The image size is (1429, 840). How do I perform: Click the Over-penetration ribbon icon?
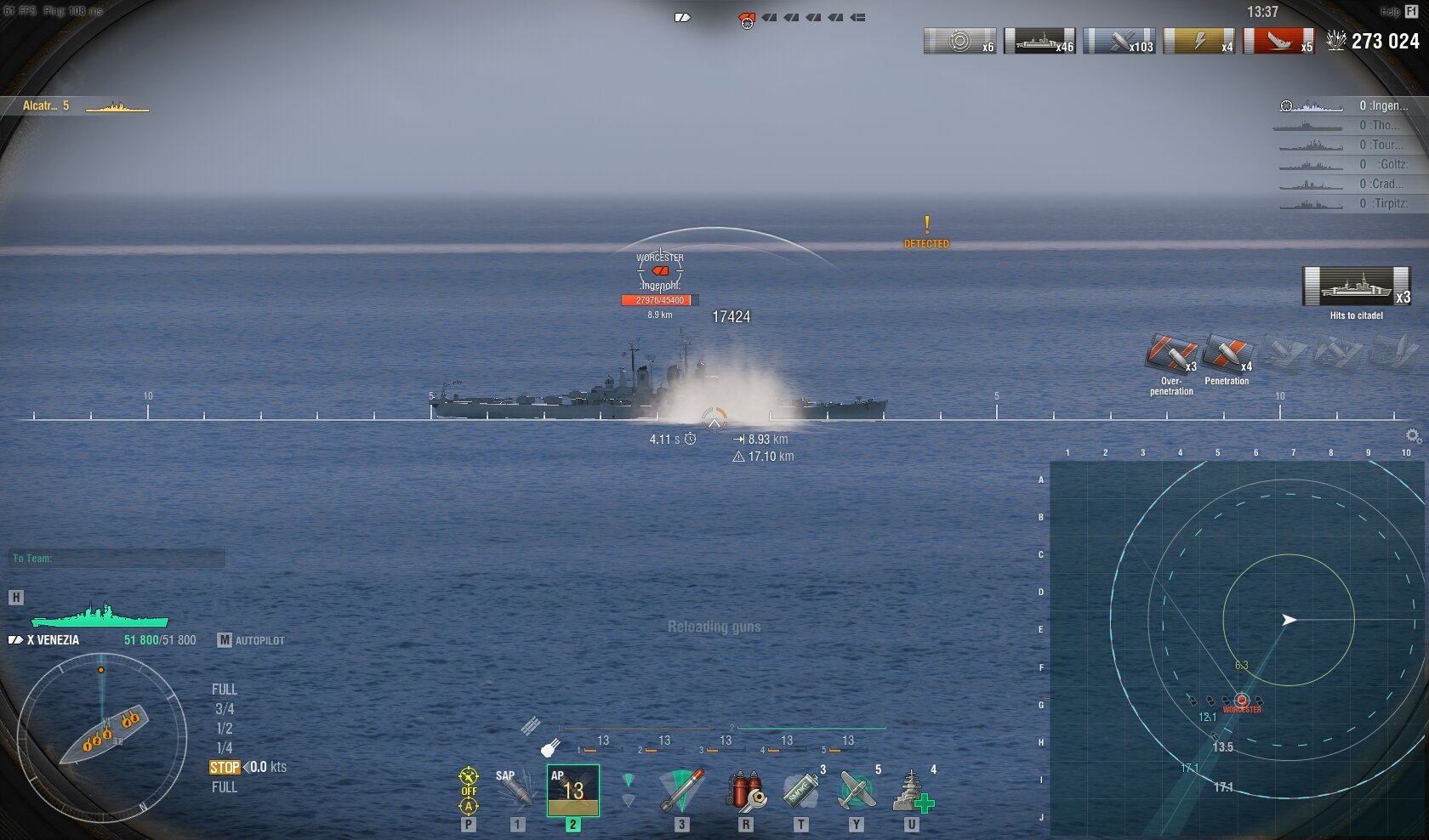click(1171, 355)
